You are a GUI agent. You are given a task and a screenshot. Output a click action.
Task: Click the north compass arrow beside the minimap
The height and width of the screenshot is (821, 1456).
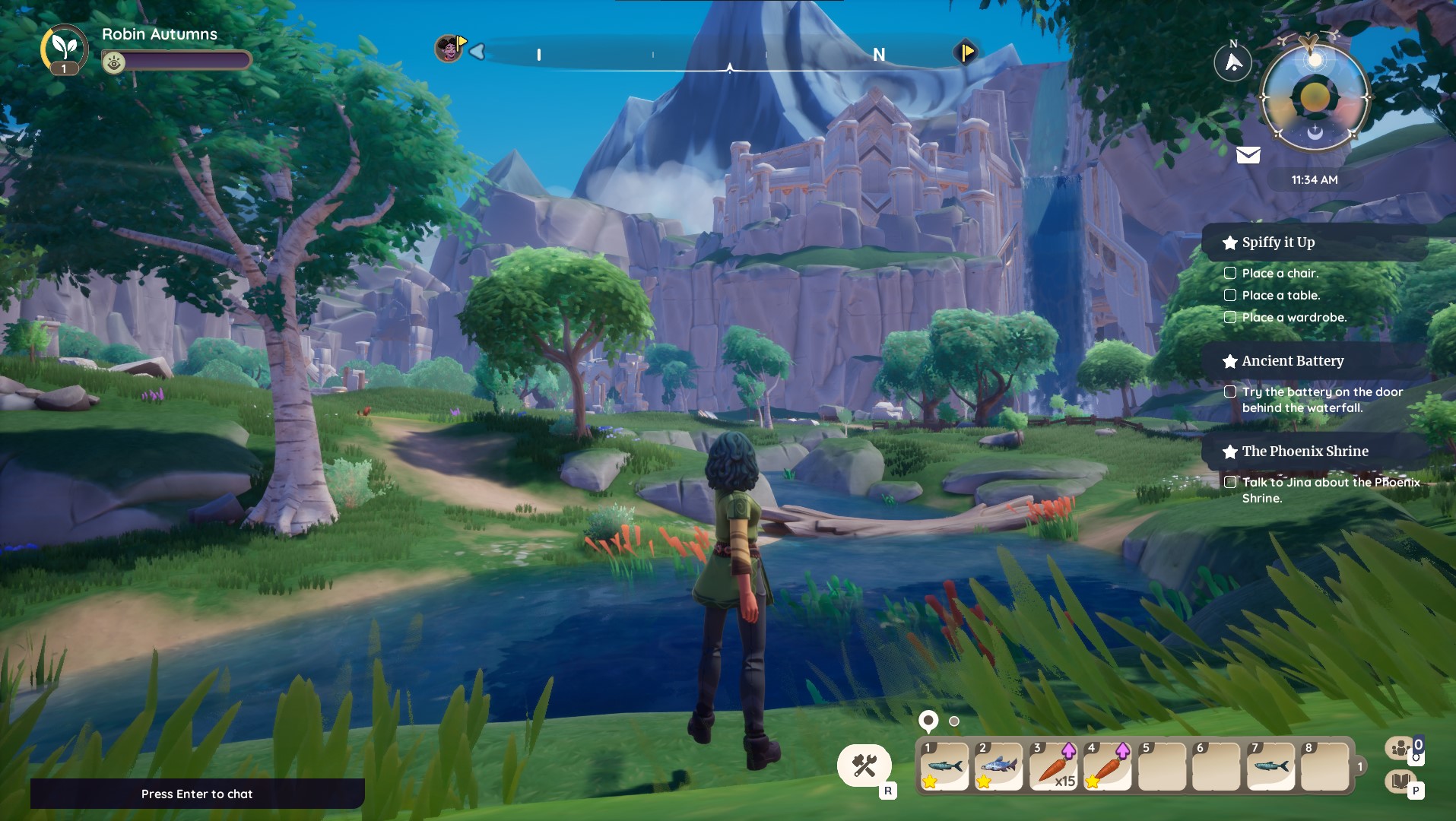pyautogui.click(x=1234, y=61)
